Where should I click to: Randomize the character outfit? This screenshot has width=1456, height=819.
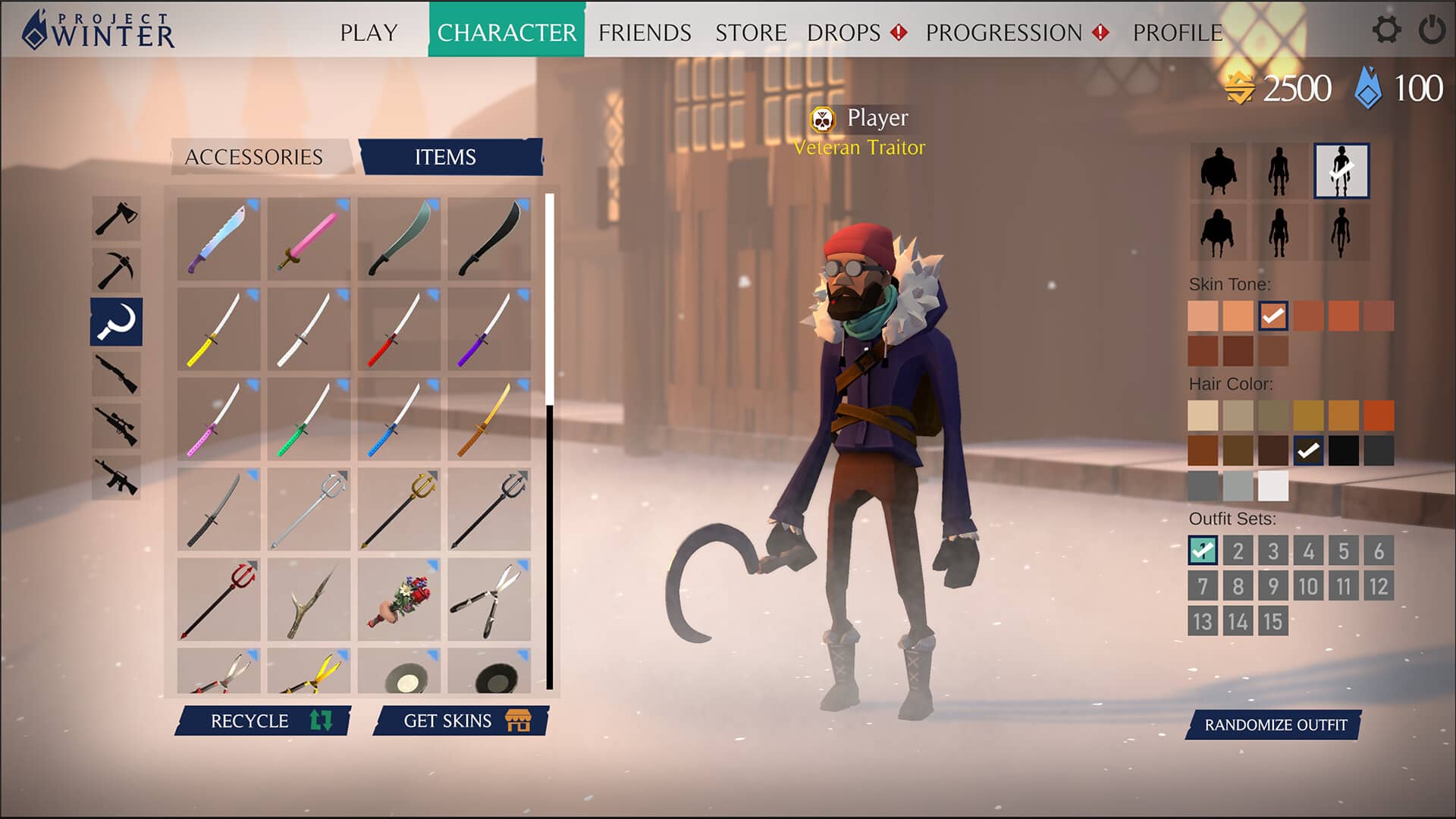(x=1275, y=725)
